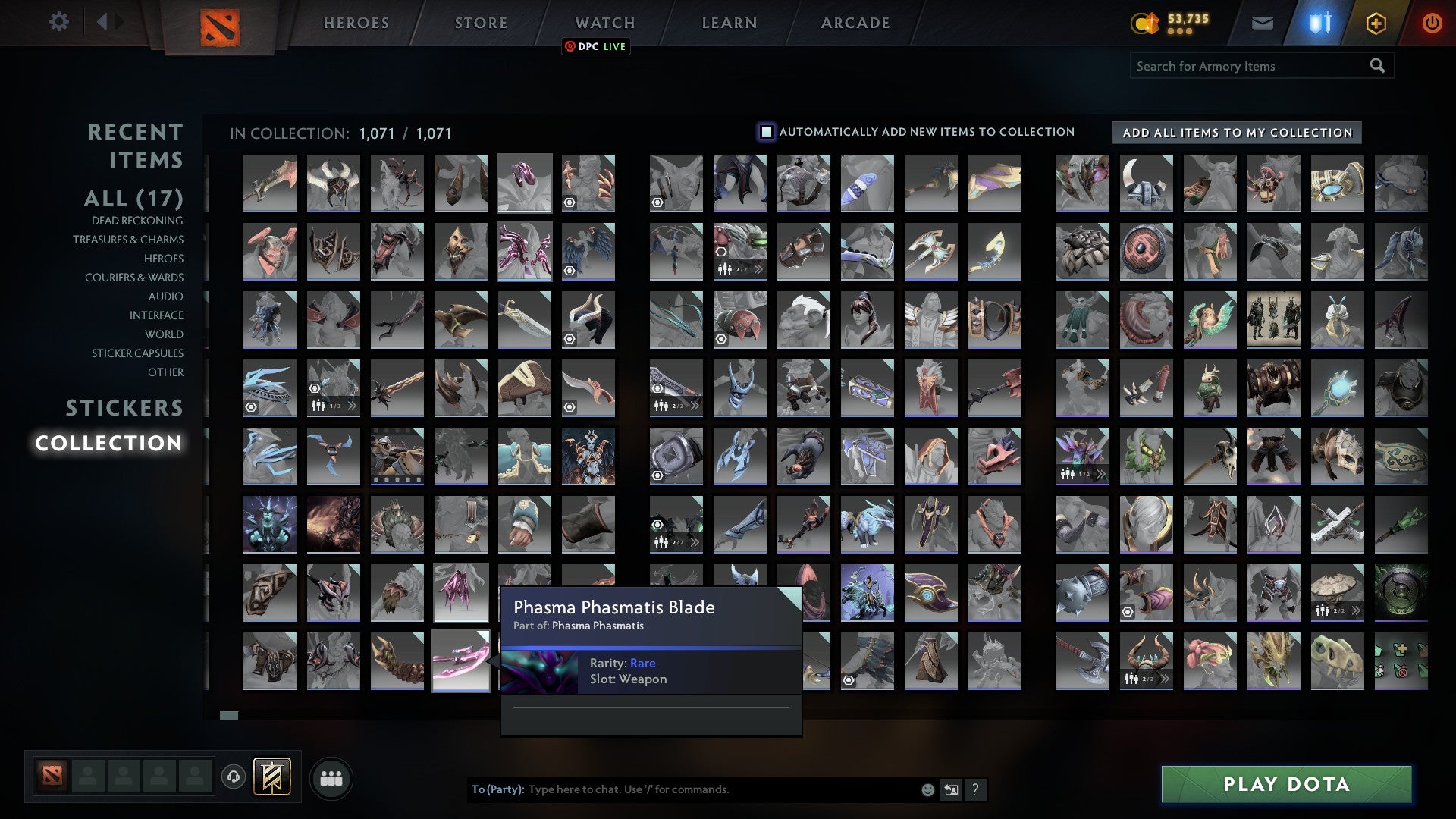
Task: Click the search magnifier in Armory search
Action: point(1377,65)
